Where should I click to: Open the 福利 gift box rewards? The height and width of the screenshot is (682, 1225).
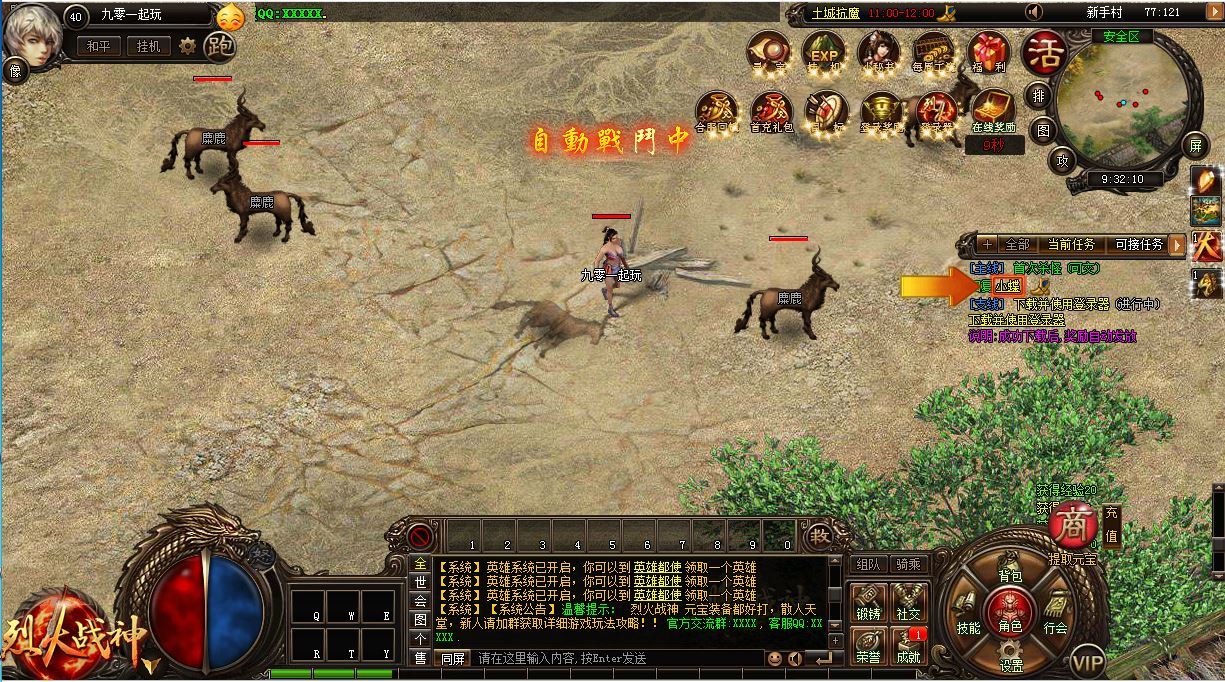pyautogui.click(x=988, y=52)
